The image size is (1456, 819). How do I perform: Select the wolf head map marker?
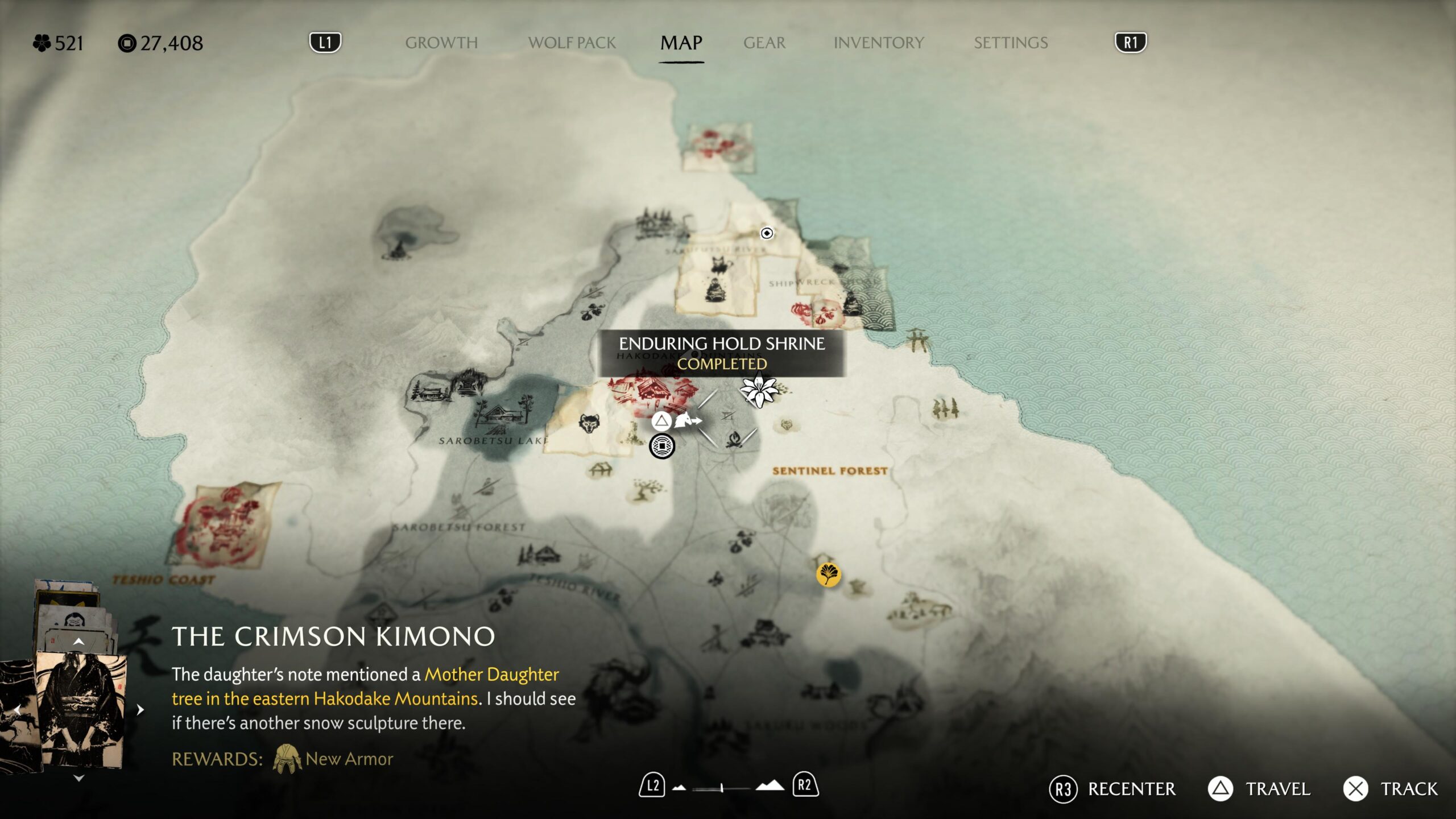tap(589, 424)
